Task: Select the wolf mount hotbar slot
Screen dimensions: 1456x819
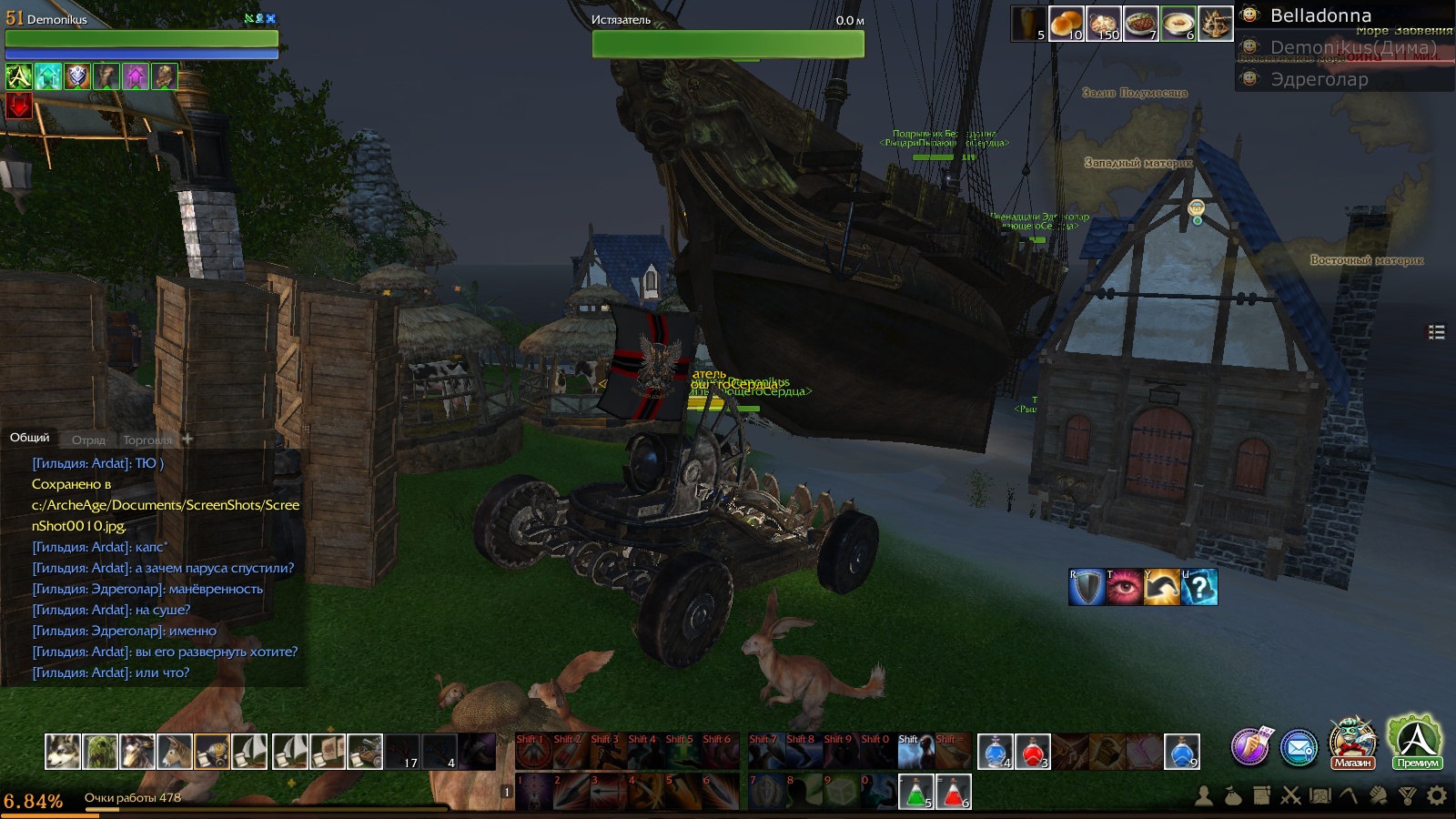Action: click(x=63, y=752)
